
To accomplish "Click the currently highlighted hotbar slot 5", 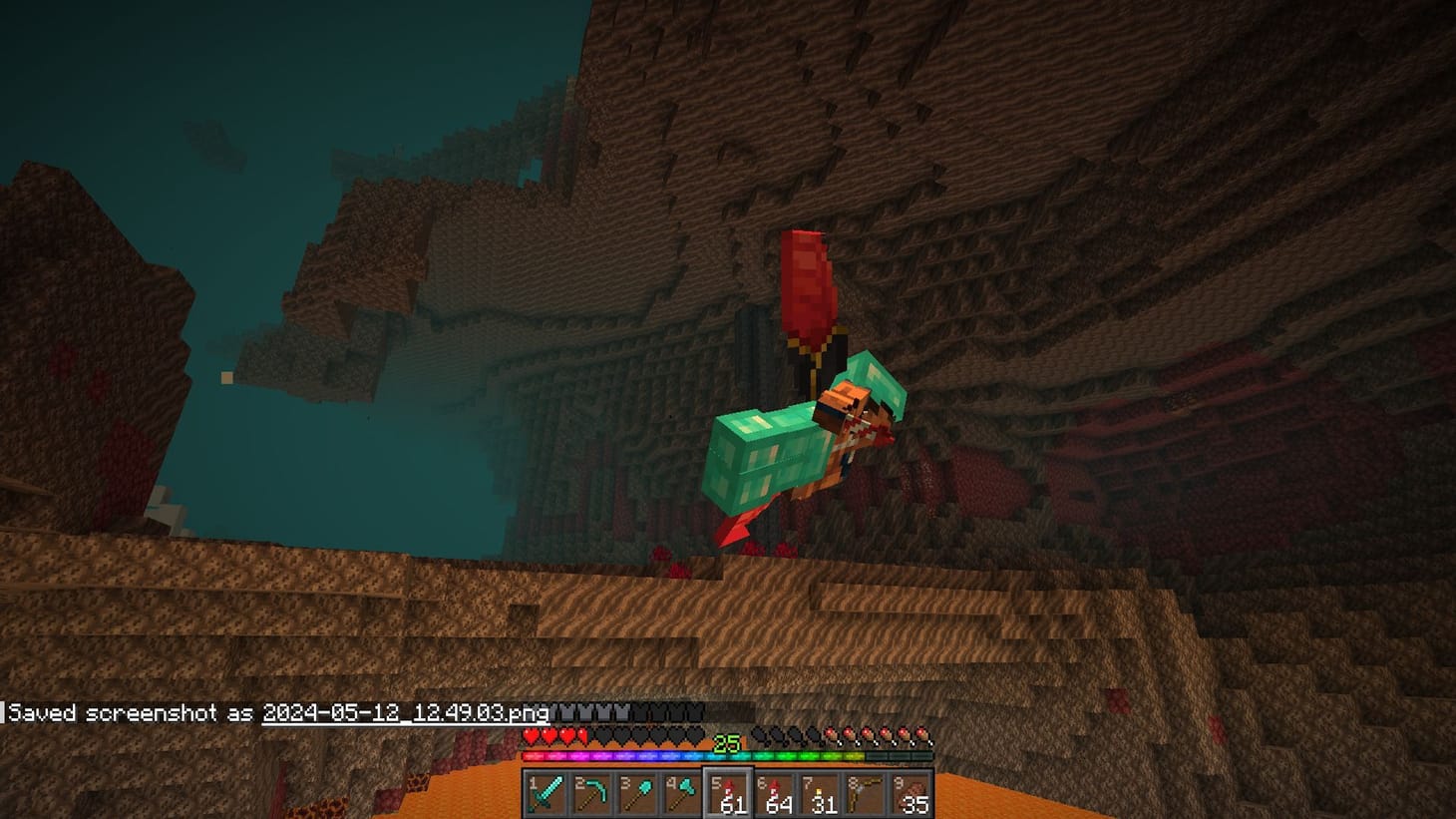I will tap(727, 791).
